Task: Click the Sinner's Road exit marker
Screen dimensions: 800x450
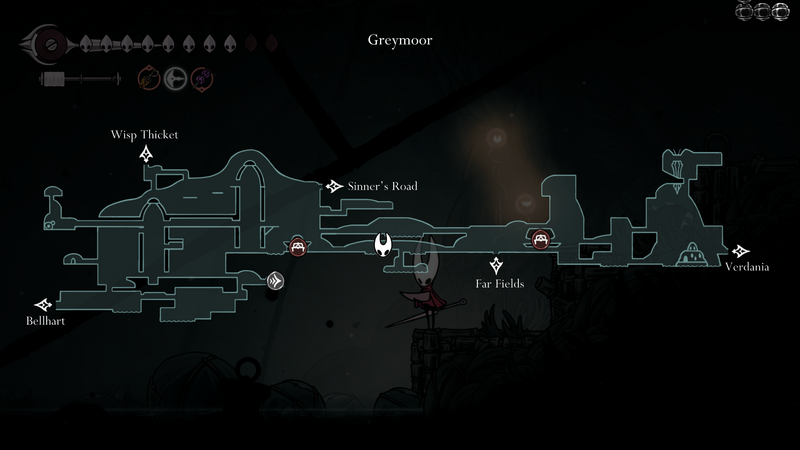Action: tap(333, 186)
